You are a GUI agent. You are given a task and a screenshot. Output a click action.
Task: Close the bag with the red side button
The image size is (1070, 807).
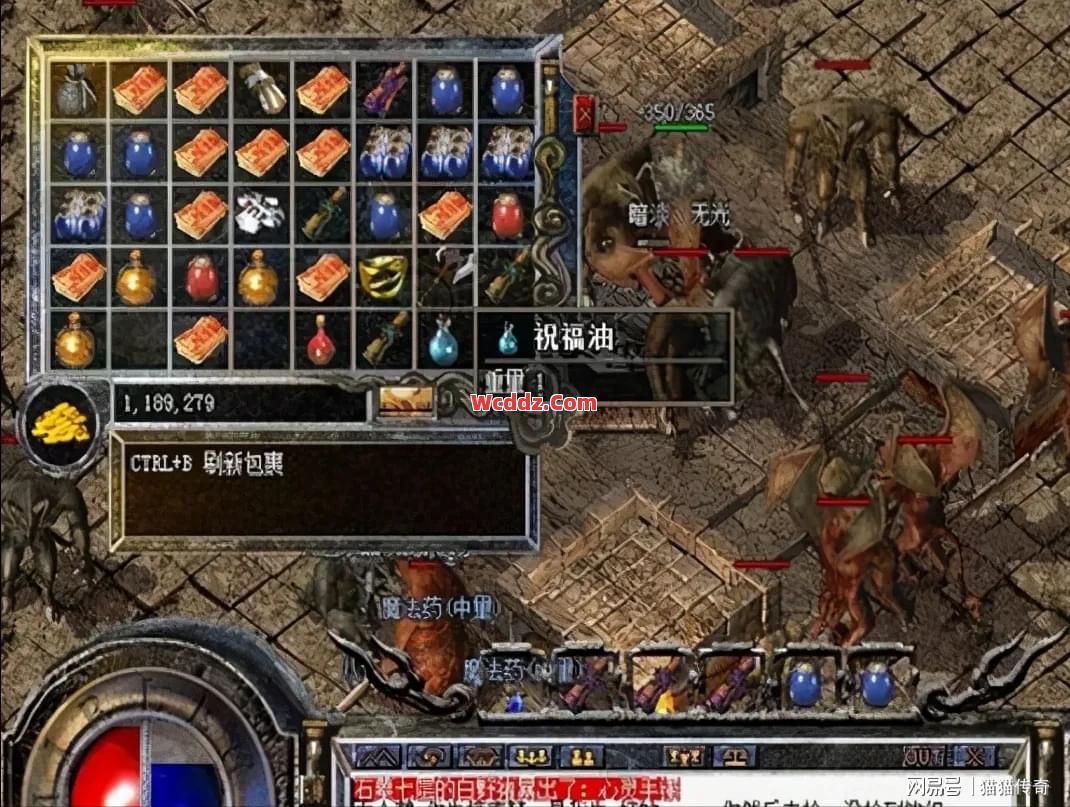[x=586, y=116]
